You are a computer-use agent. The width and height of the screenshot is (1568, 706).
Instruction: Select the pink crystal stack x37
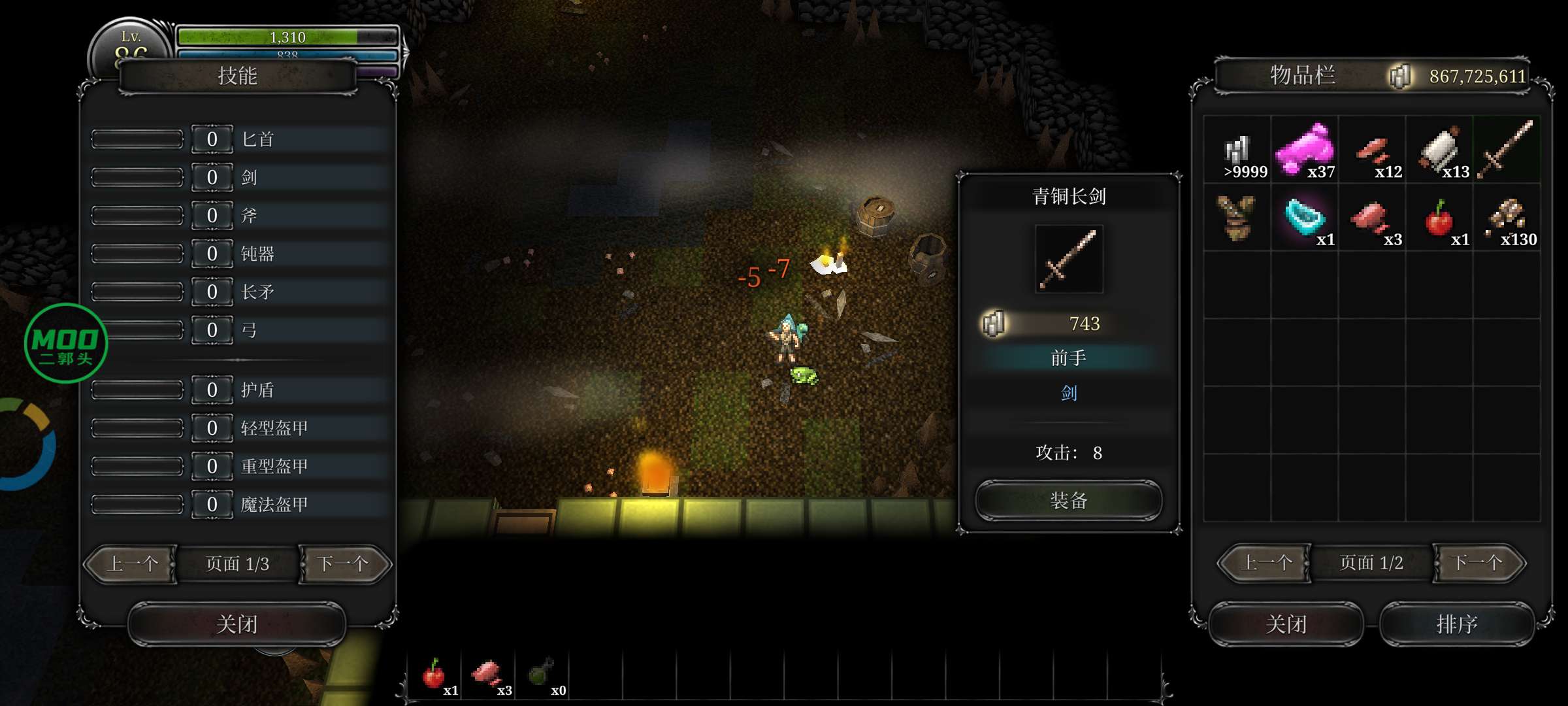1305,150
